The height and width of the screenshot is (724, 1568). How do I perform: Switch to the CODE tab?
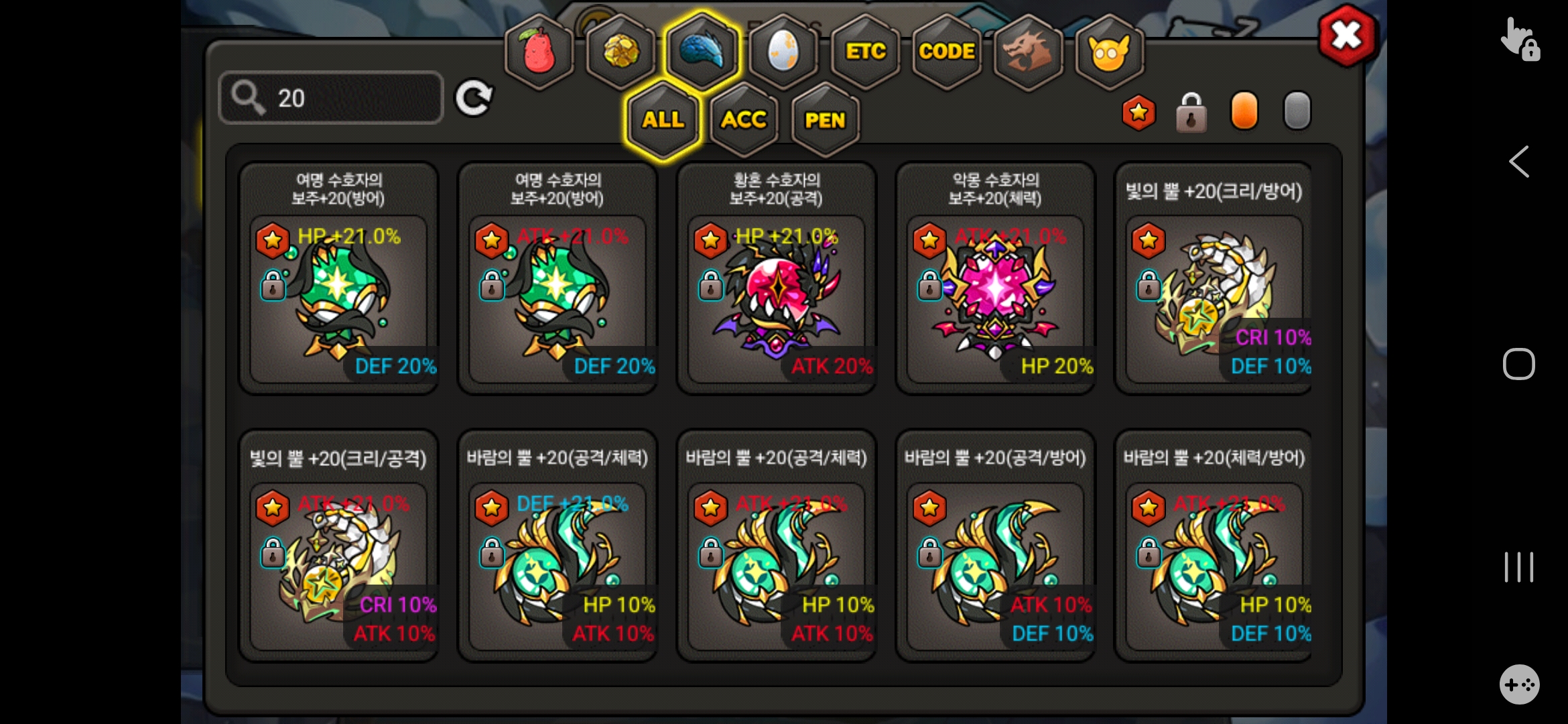(x=946, y=52)
